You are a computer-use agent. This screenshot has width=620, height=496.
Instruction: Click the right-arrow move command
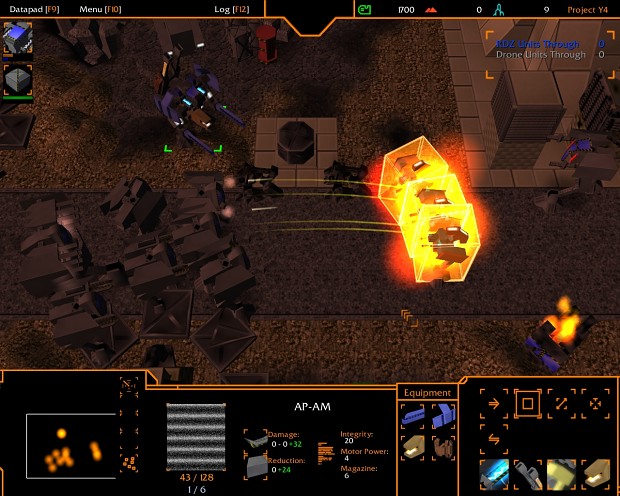[493, 404]
